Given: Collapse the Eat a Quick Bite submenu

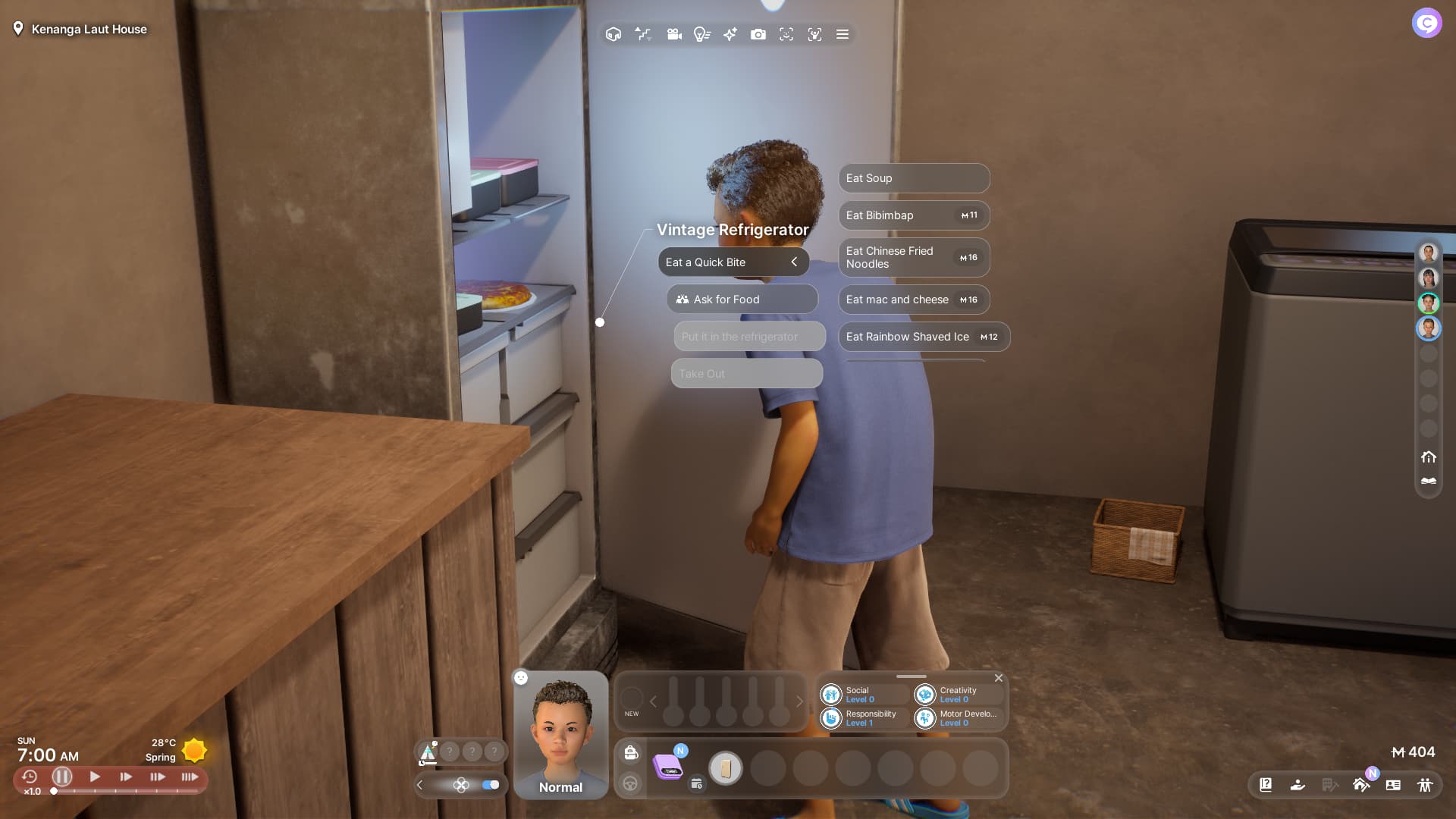Looking at the screenshot, I should tap(794, 262).
